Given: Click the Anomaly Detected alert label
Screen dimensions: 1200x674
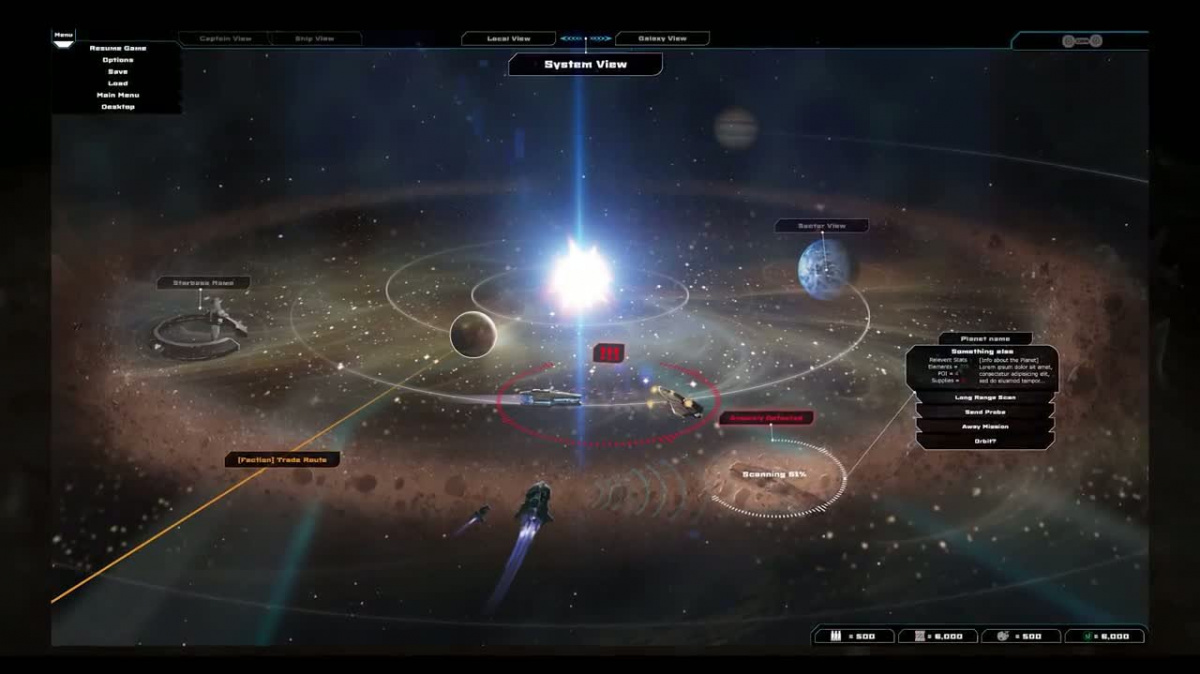Looking at the screenshot, I should click(766, 418).
